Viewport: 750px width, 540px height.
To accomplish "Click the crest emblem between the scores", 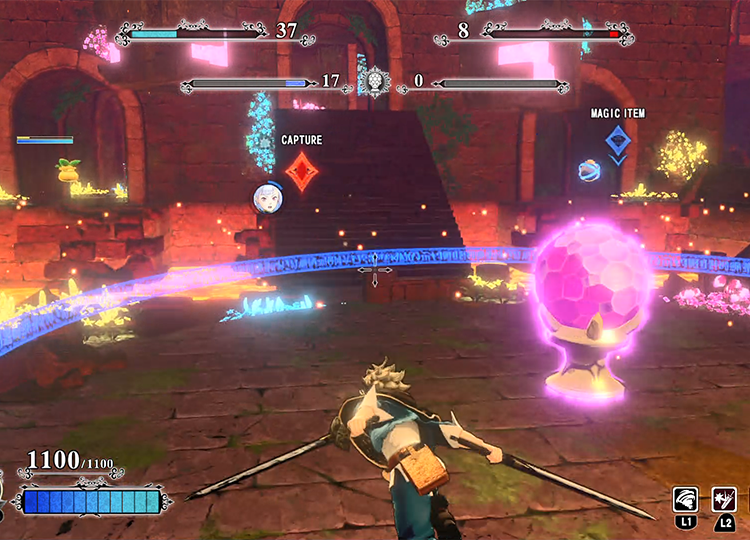I will (x=373, y=82).
